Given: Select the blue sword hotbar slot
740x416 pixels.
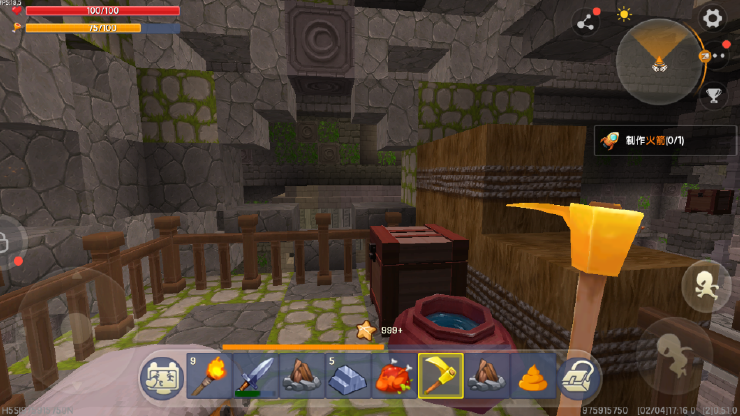Looking at the screenshot, I should coord(255,377).
